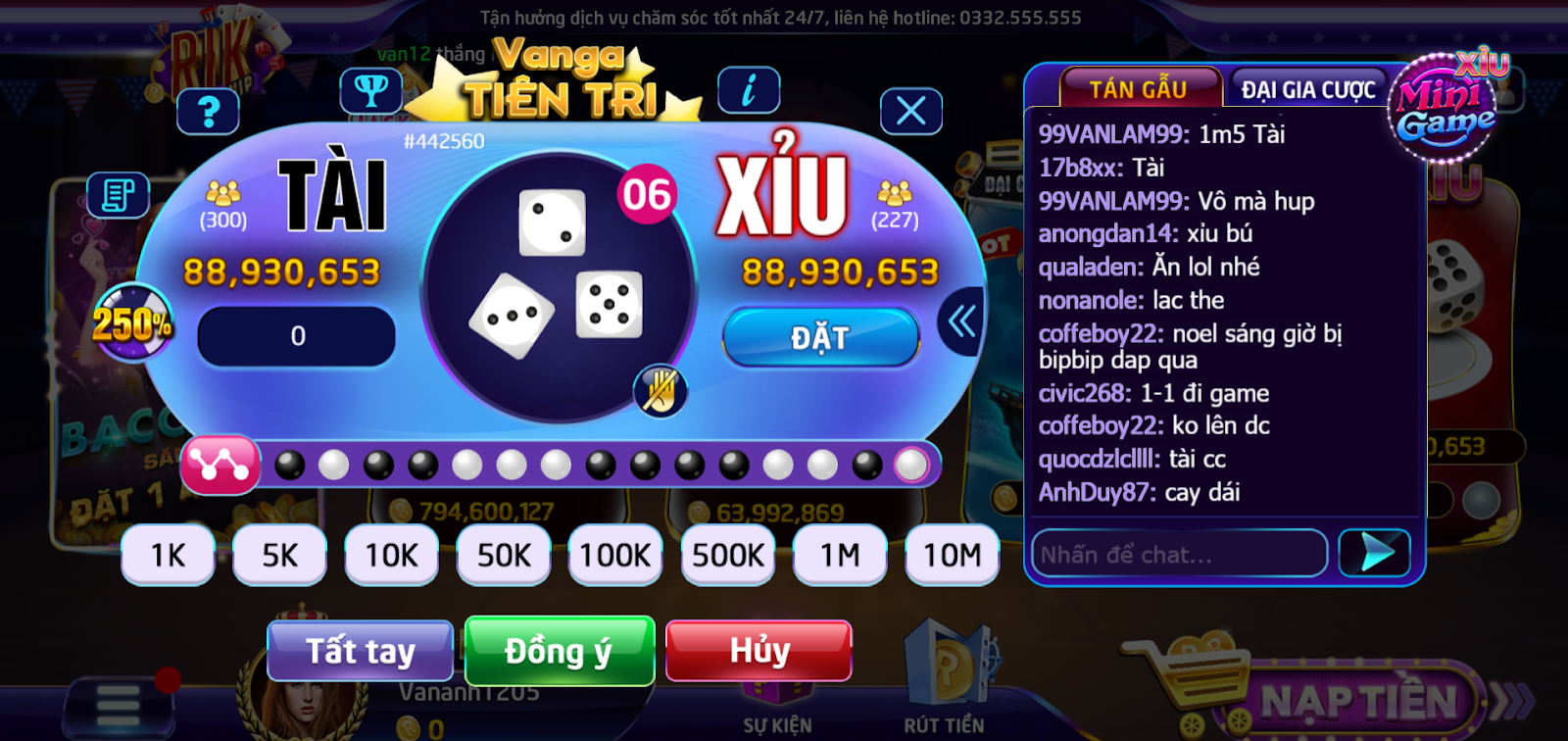The width and height of the screenshot is (1568, 741).
Task: Switch to the Tán Gẫu chat tab
Action: tap(1139, 89)
